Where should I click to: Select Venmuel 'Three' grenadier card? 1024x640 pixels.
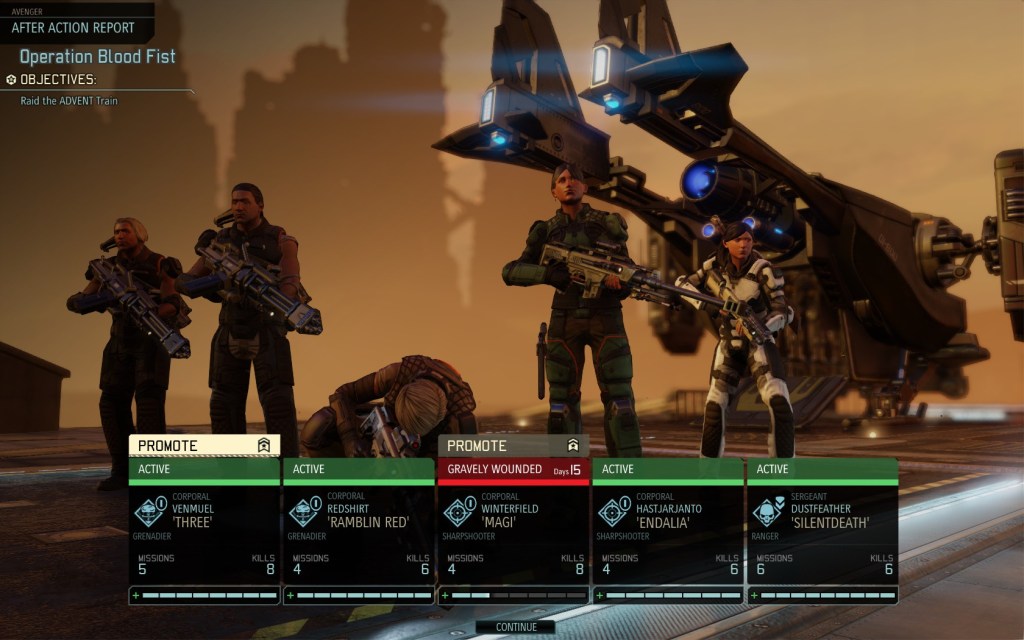(x=204, y=530)
